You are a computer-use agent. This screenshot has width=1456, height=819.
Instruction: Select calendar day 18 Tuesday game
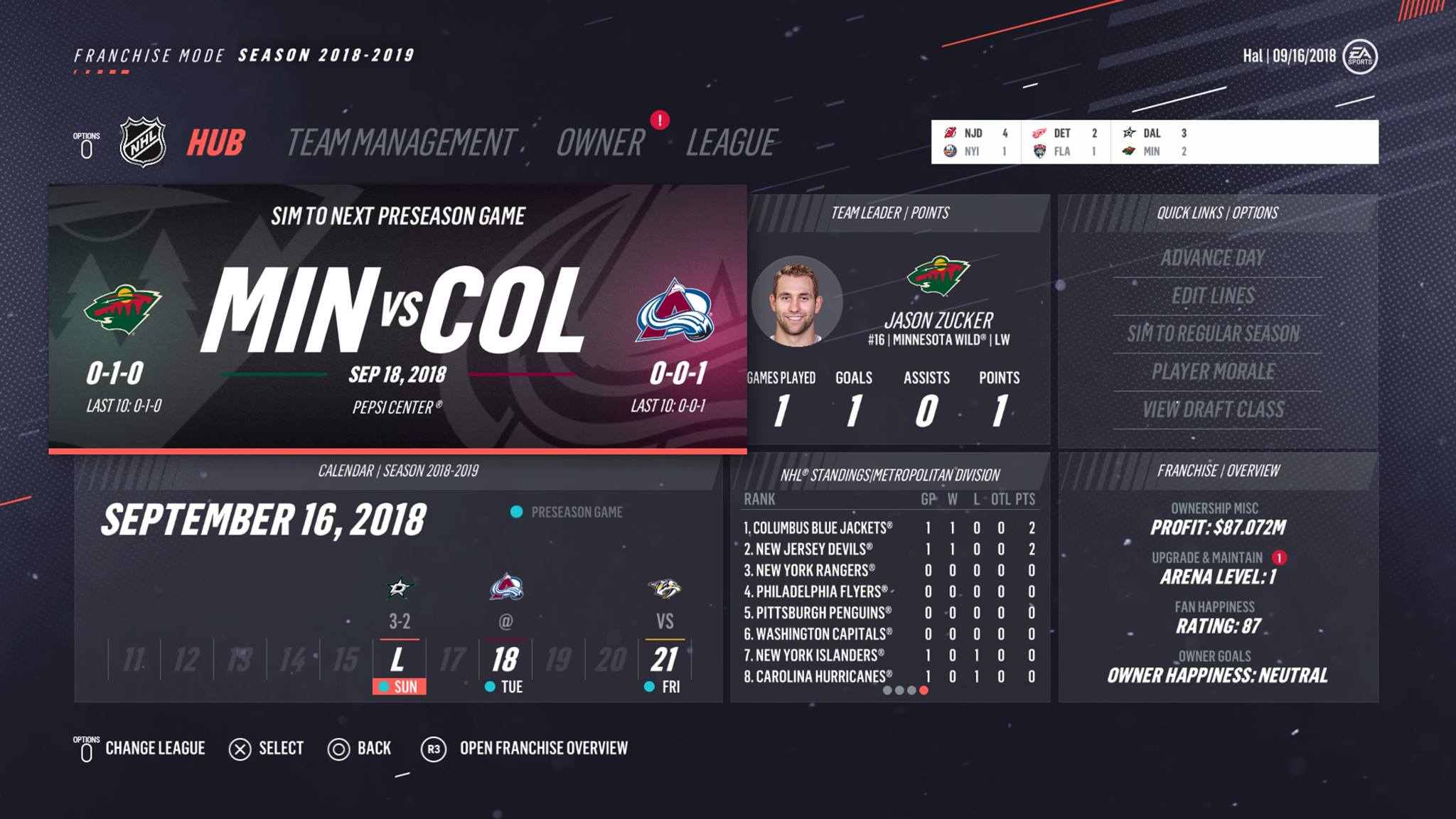pos(505,660)
